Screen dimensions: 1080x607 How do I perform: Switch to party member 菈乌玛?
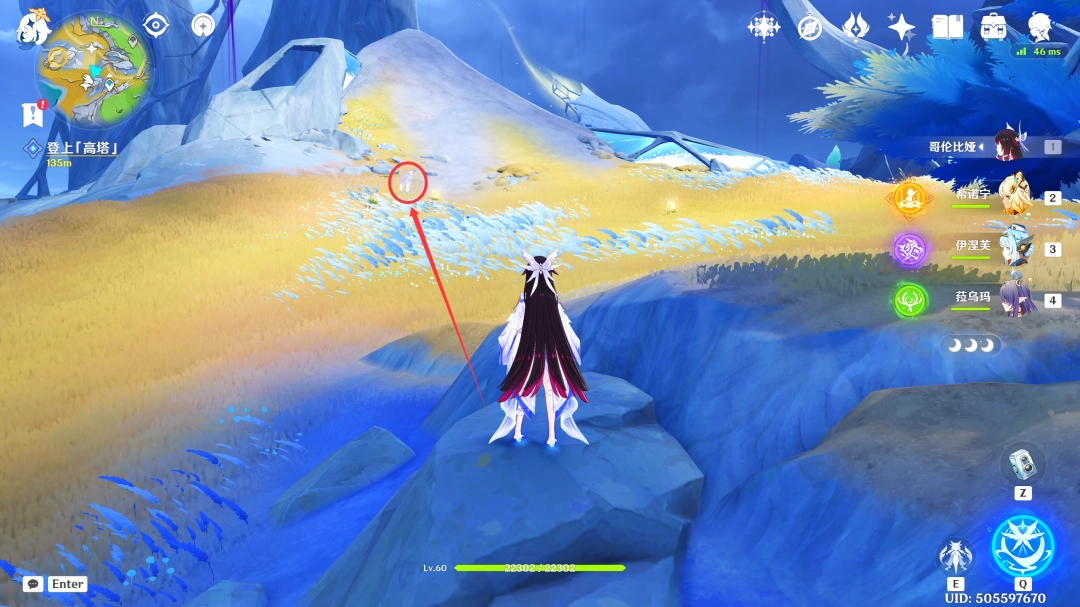point(1018,298)
